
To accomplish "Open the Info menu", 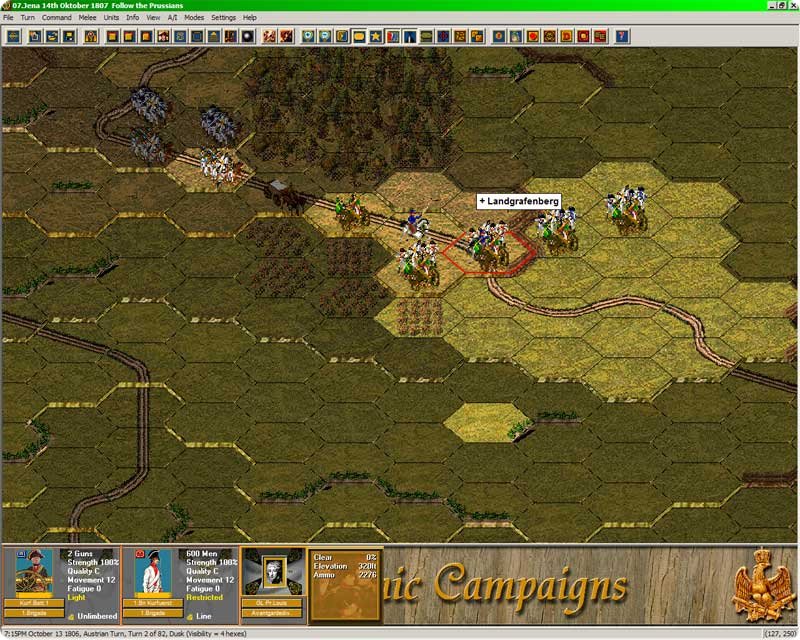I will coord(132,18).
